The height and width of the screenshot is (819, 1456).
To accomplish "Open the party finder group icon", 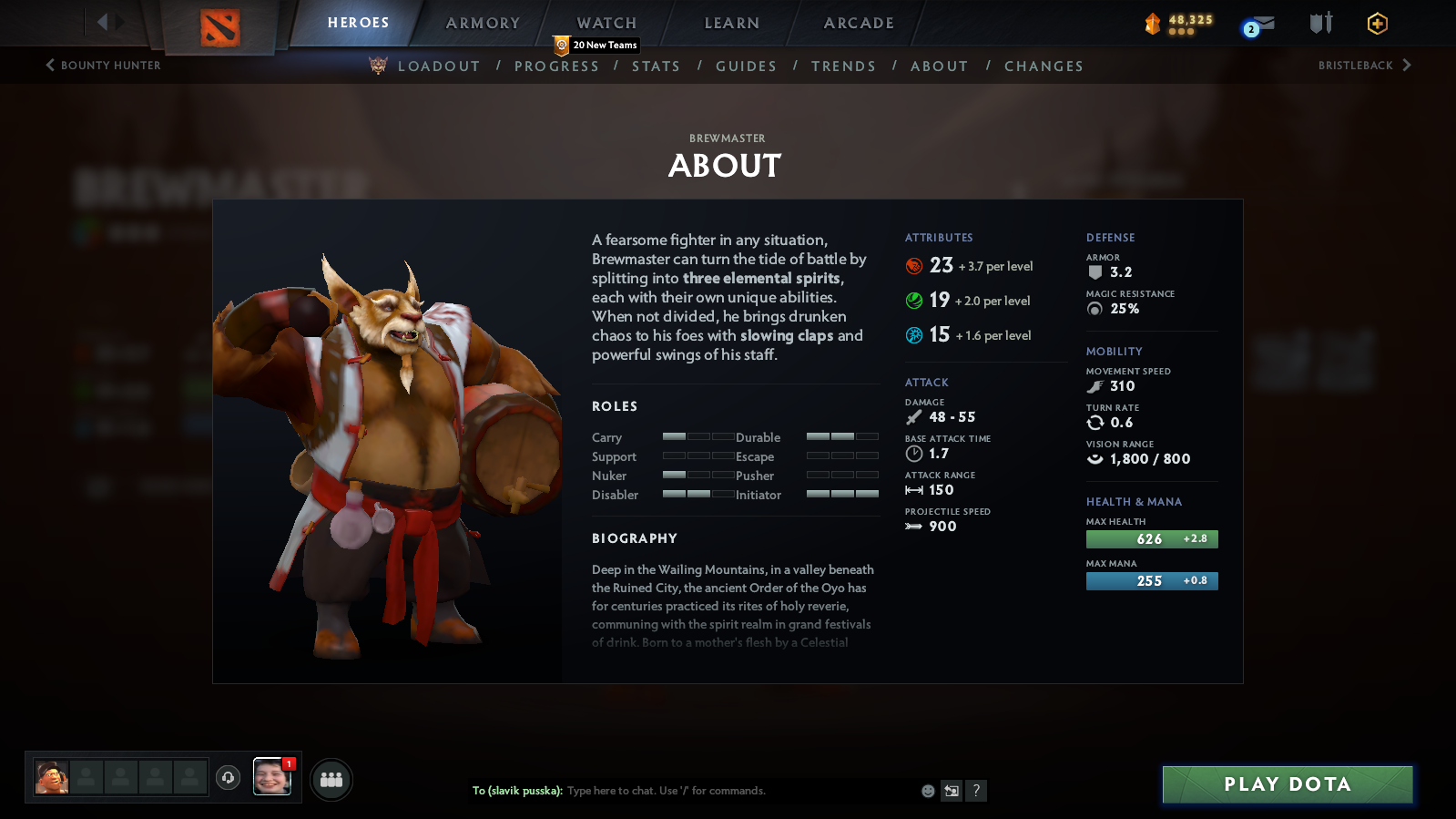I will click(x=331, y=779).
